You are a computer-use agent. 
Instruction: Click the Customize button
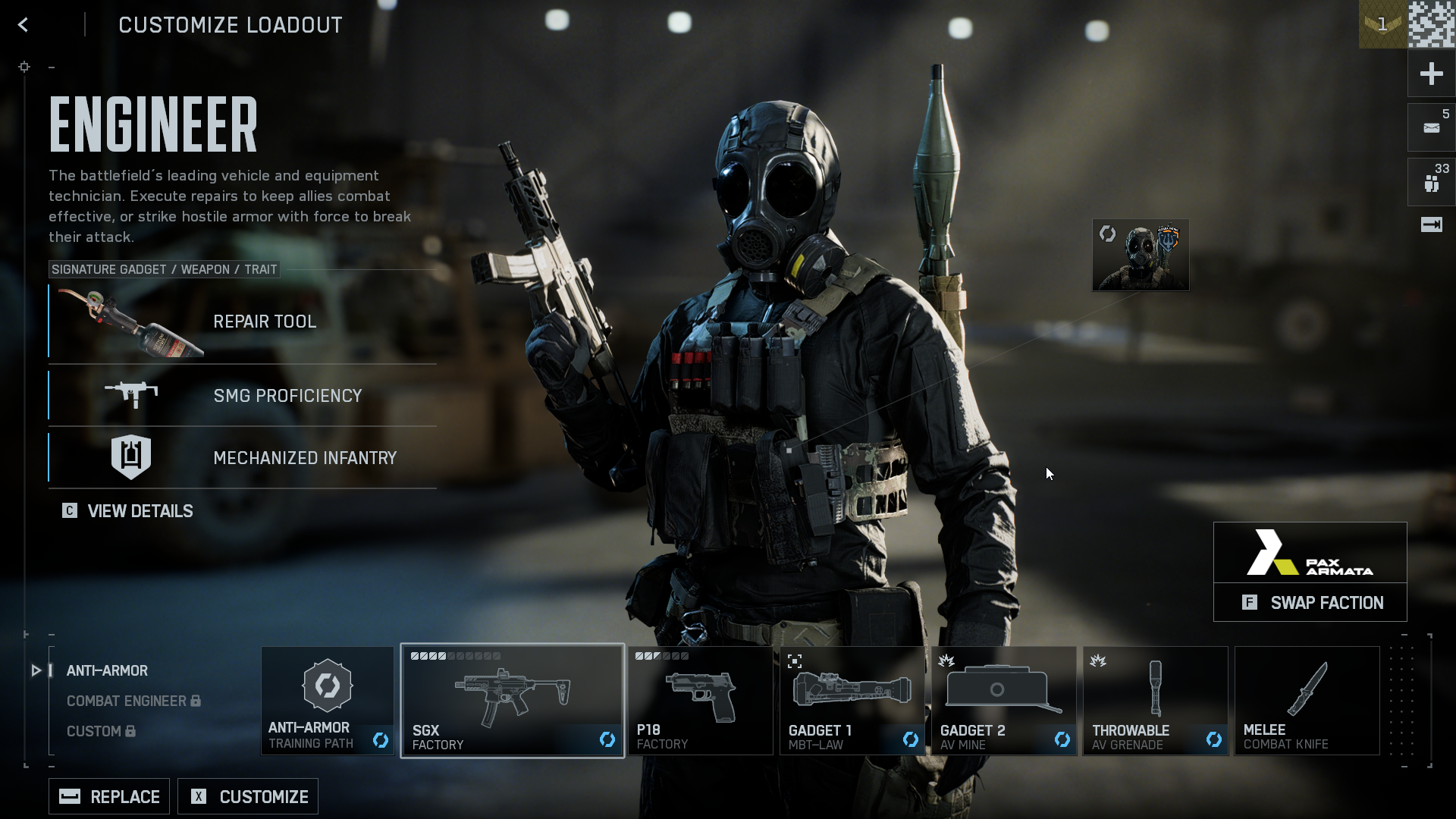[248, 796]
